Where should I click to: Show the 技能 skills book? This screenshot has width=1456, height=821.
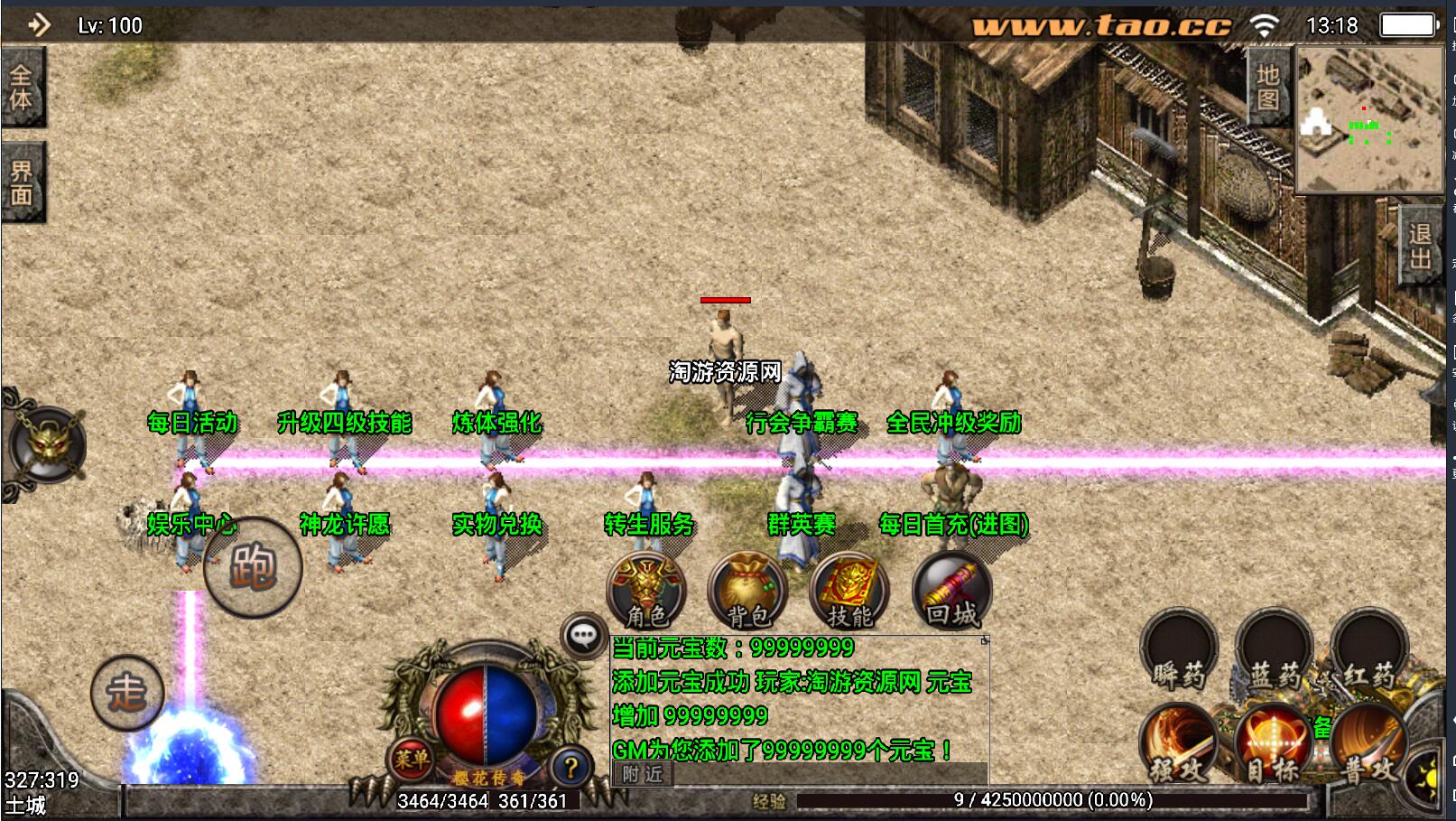[x=849, y=592]
